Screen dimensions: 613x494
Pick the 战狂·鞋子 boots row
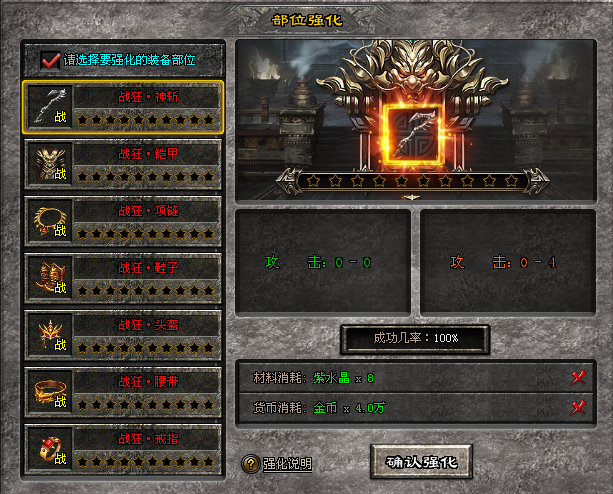tap(123, 278)
